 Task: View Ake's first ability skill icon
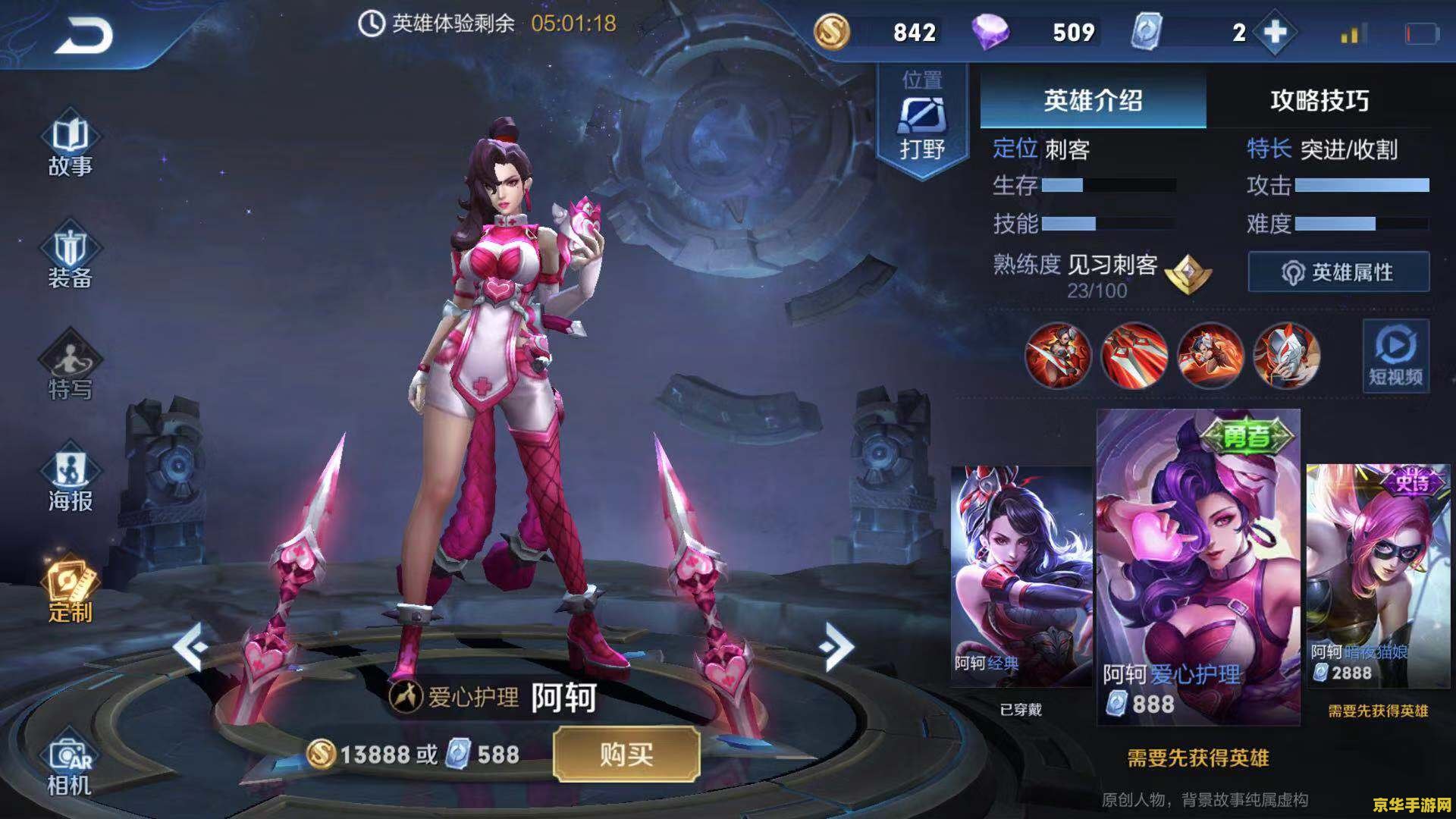tap(1059, 356)
